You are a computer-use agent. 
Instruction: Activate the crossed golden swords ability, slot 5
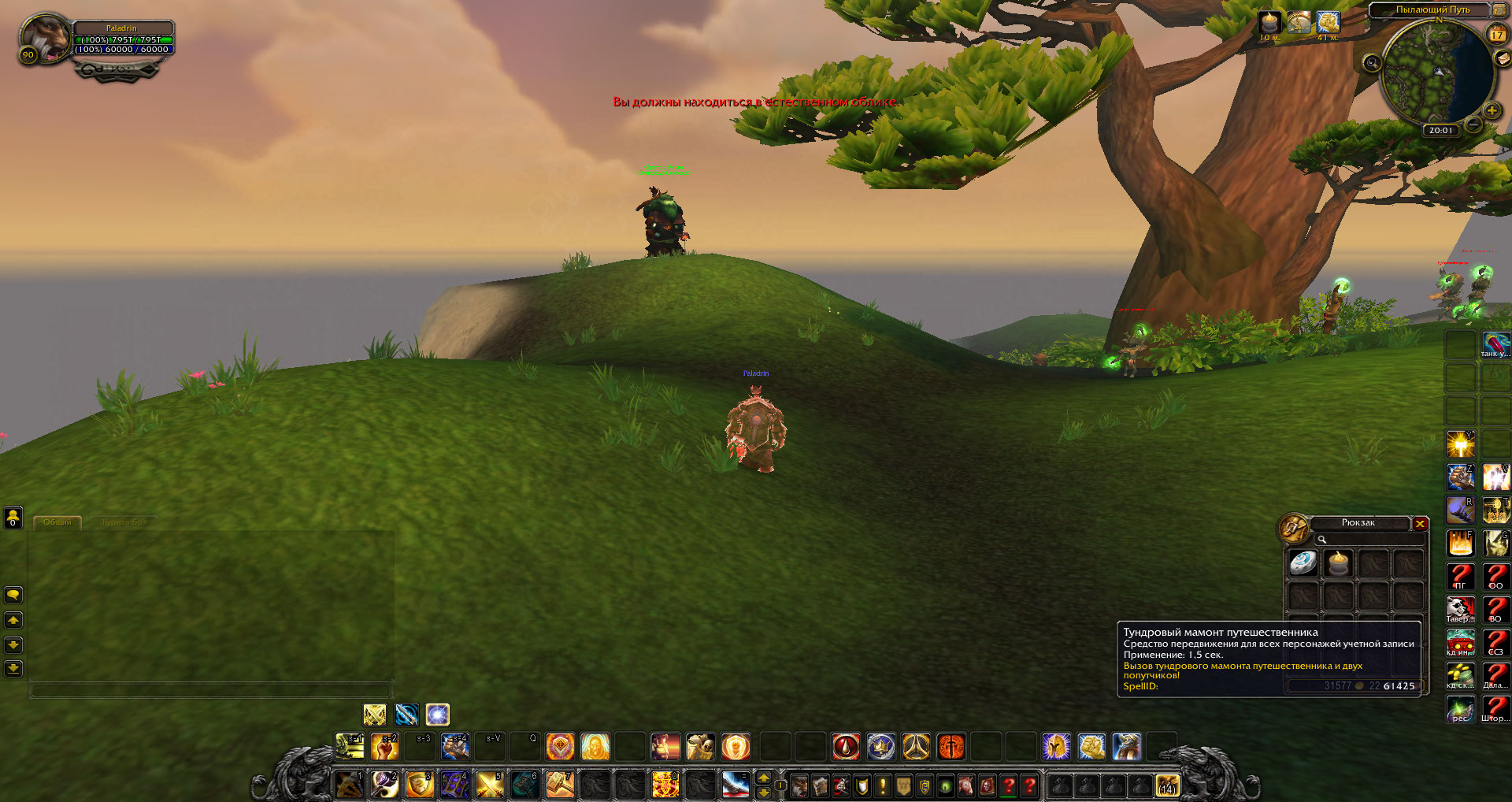[x=489, y=785]
